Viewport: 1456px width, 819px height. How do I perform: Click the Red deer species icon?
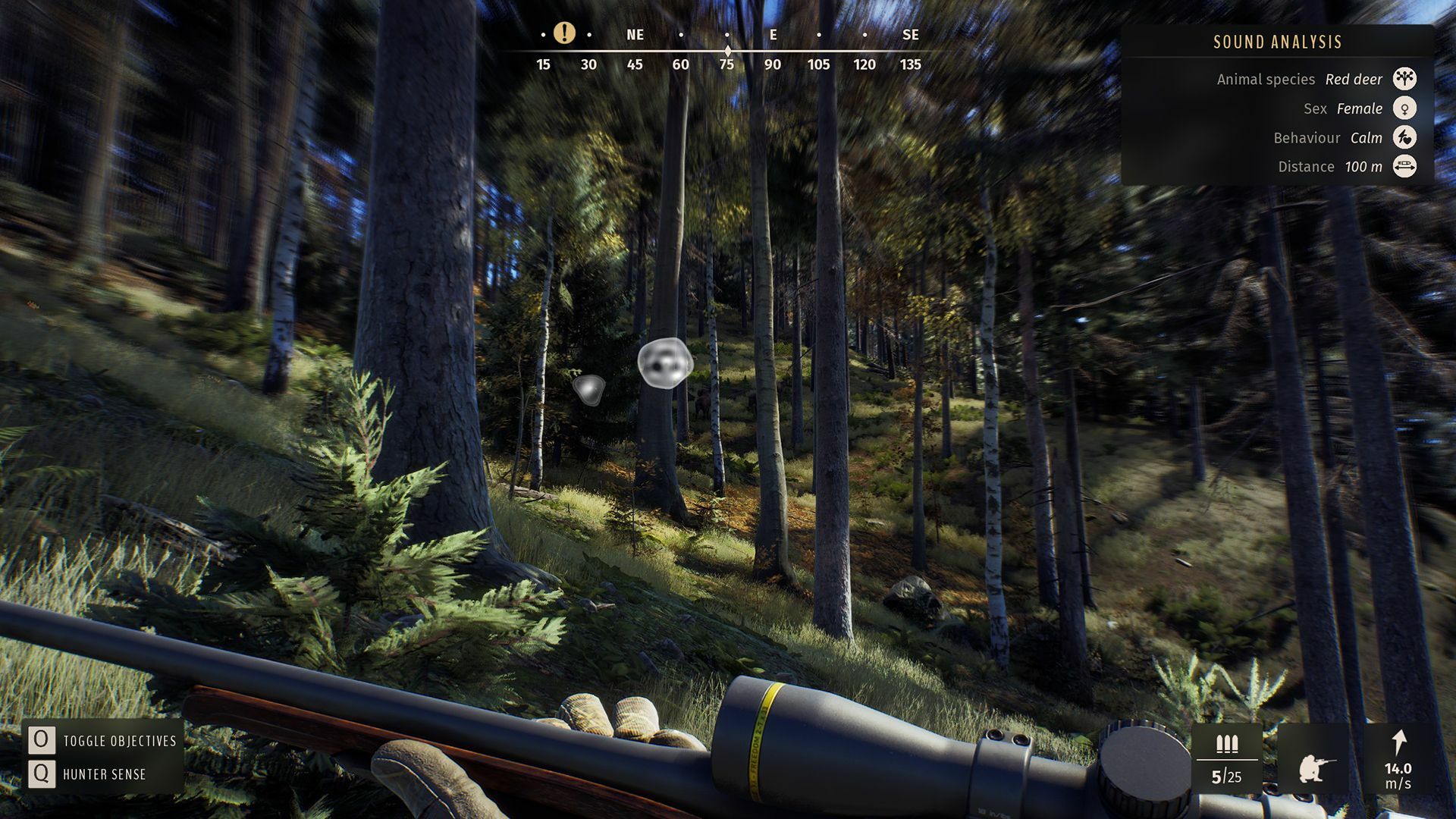1407,79
